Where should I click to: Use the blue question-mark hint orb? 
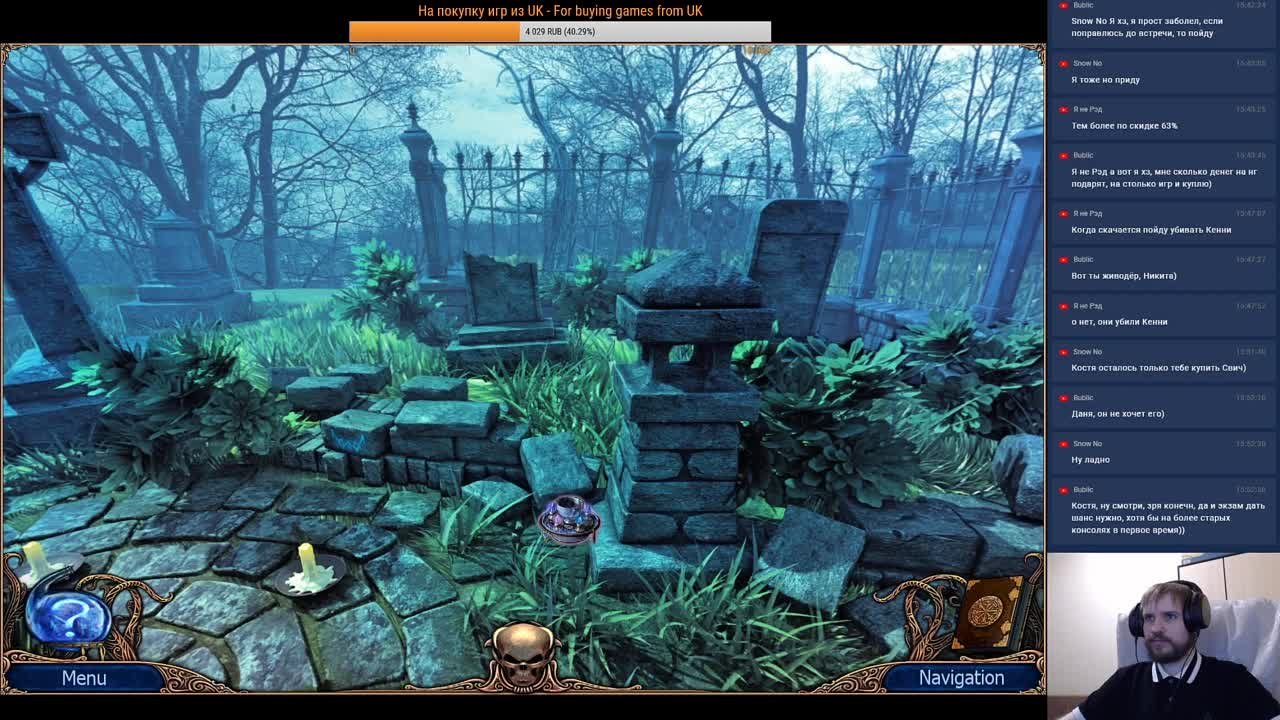(x=67, y=612)
